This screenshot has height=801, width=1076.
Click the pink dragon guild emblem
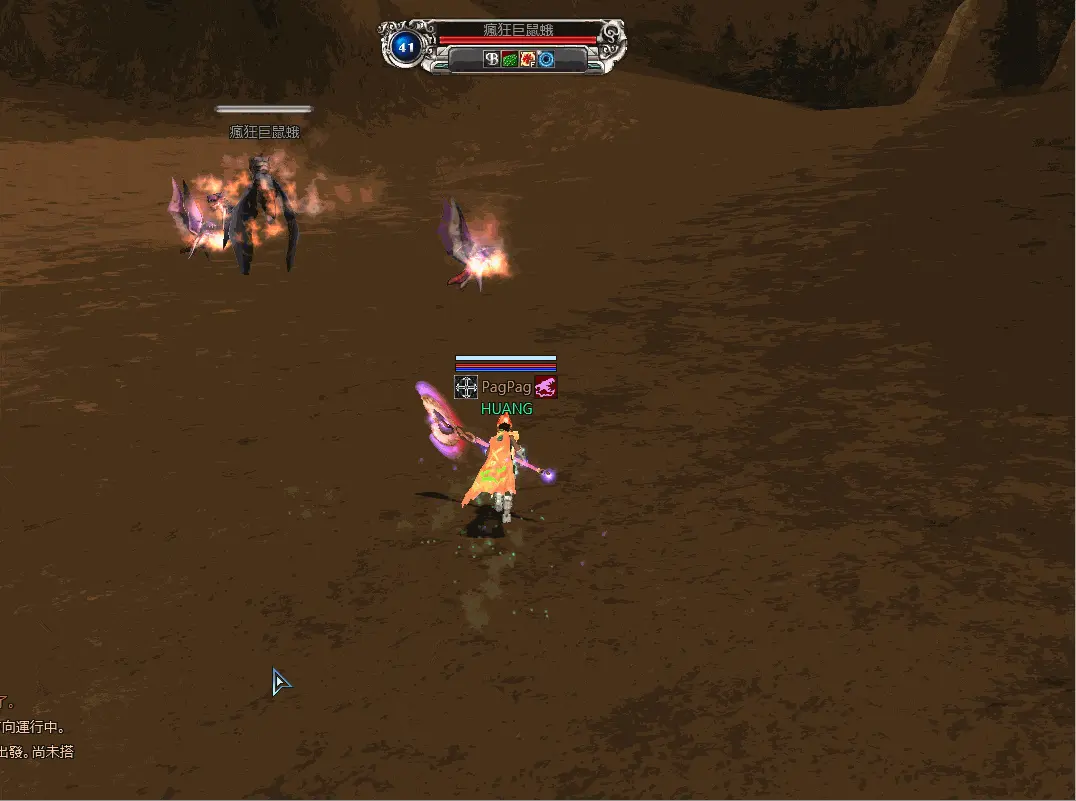click(x=545, y=387)
